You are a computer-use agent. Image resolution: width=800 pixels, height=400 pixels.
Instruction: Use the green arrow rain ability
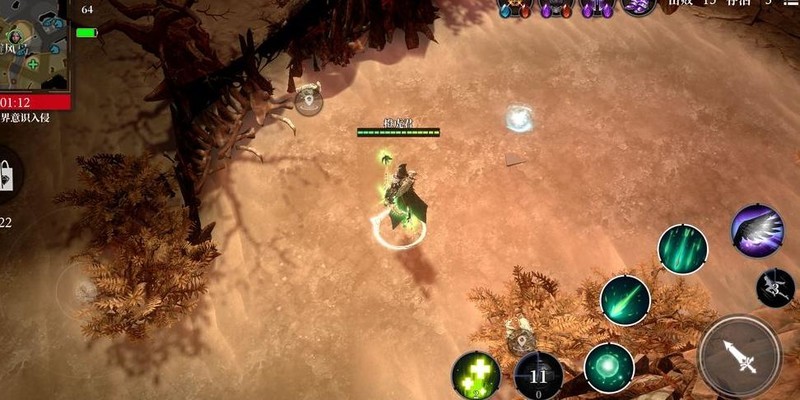(683, 249)
